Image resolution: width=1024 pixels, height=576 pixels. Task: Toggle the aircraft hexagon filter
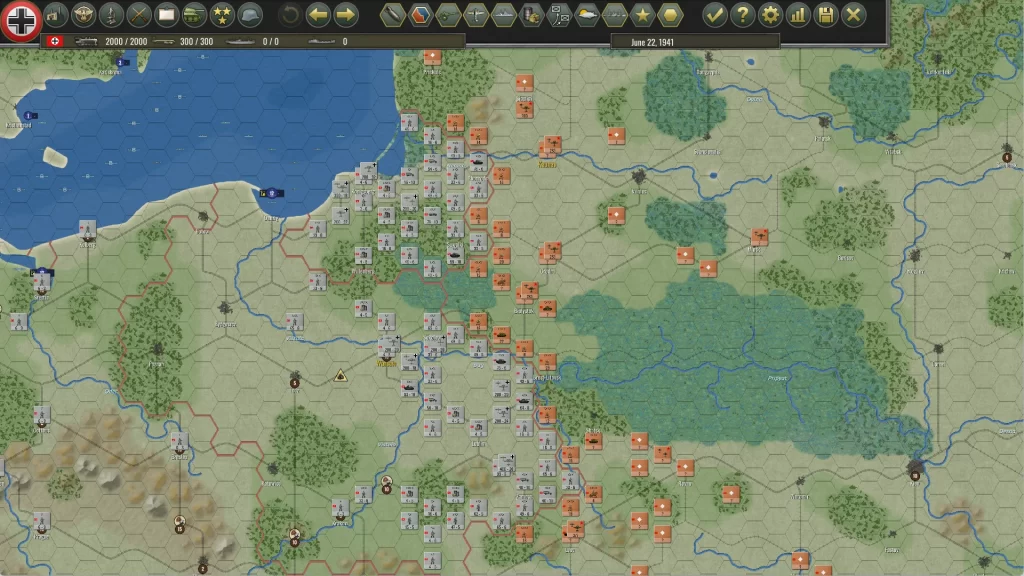[476, 15]
